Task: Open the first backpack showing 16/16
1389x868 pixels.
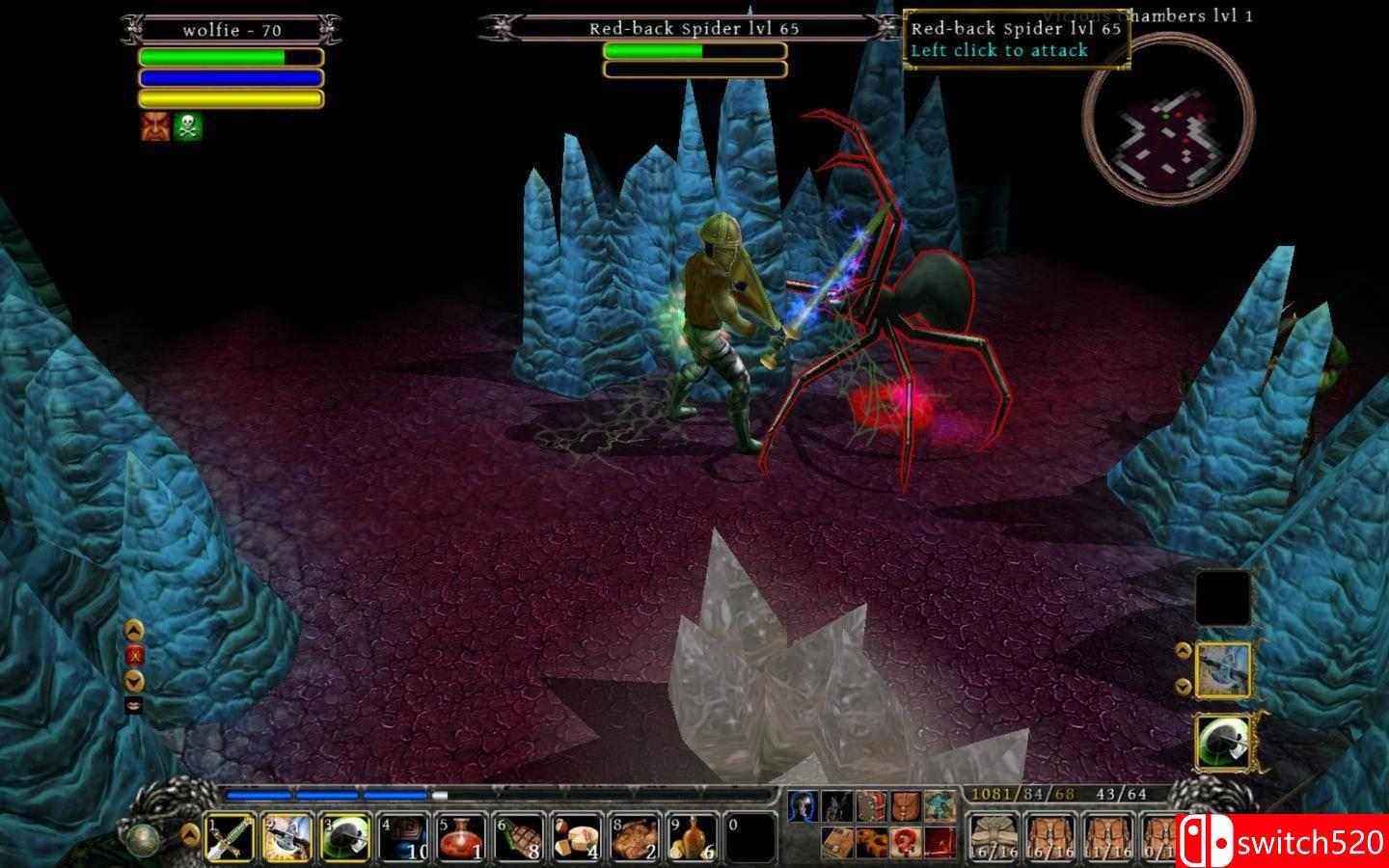Action: (994, 837)
